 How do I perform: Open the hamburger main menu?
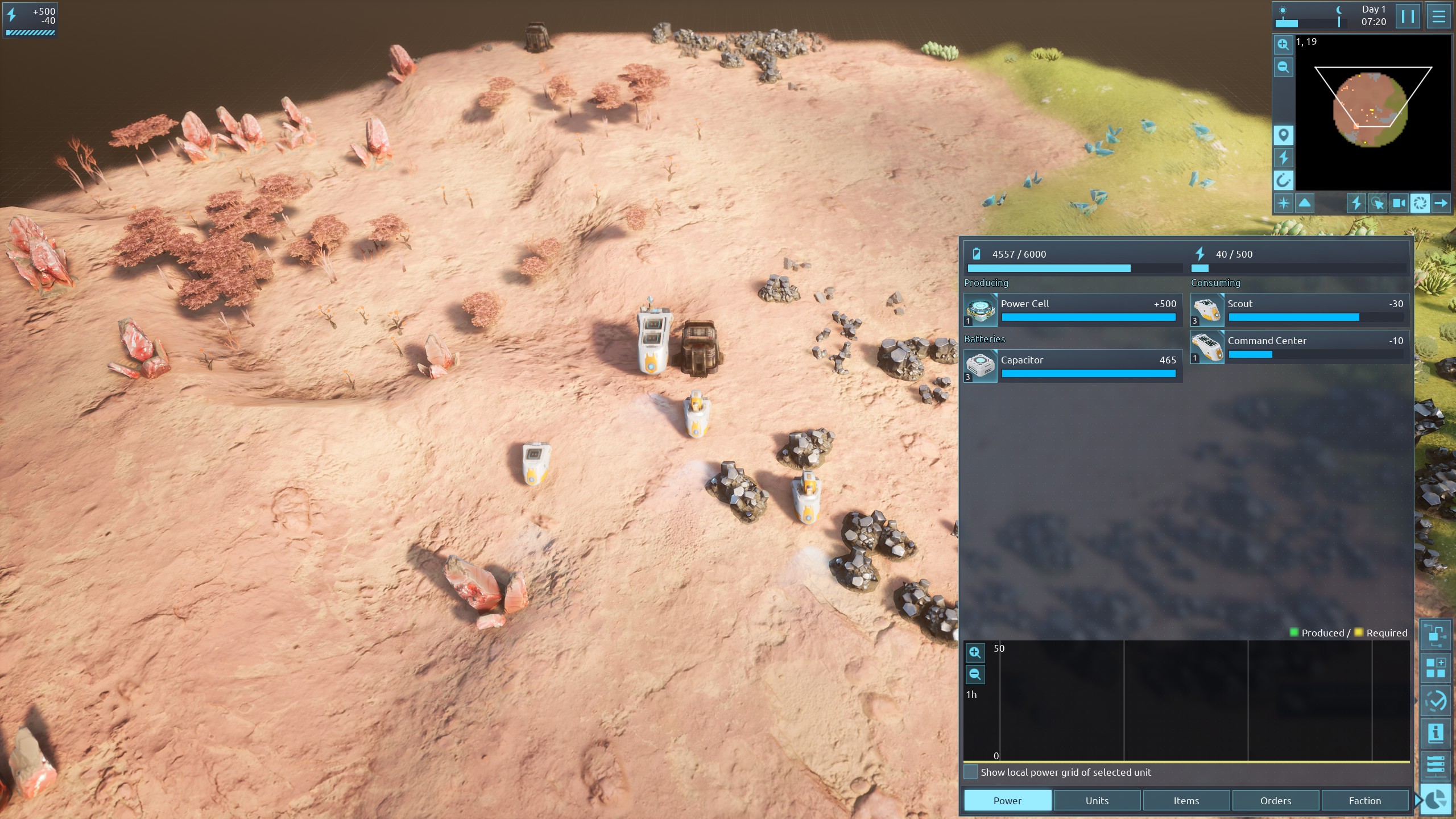pos(1438,16)
